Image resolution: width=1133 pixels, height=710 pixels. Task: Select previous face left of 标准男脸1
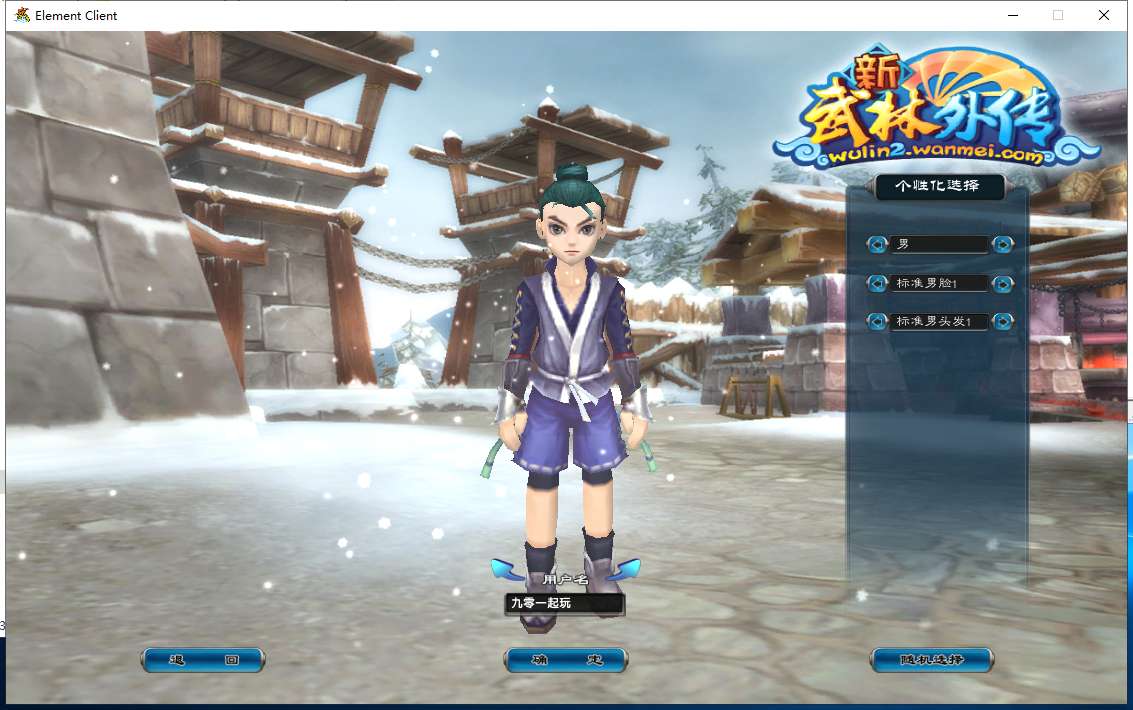[x=877, y=284]
